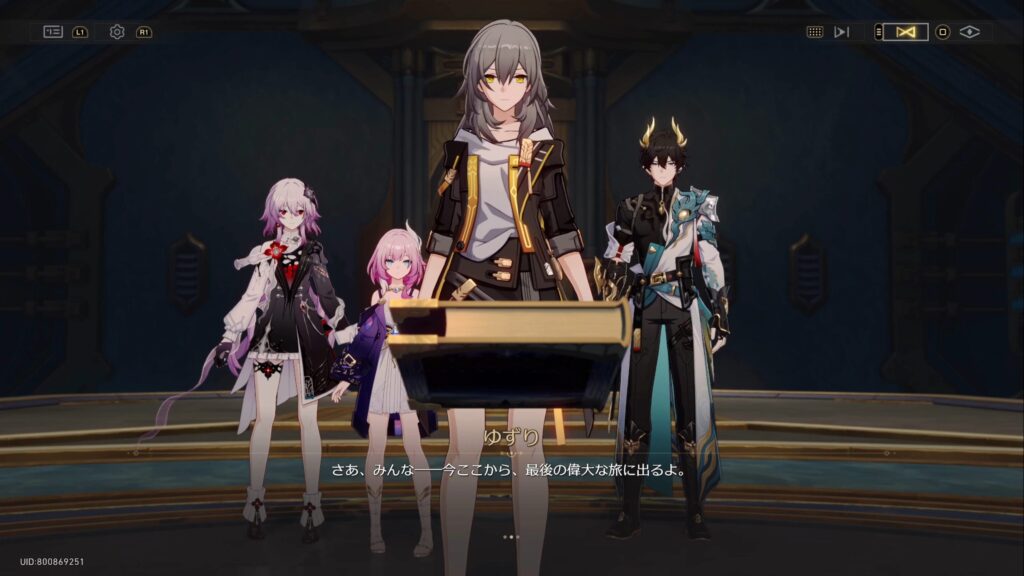Hide the interface with the eye icon

coord(969,32)
